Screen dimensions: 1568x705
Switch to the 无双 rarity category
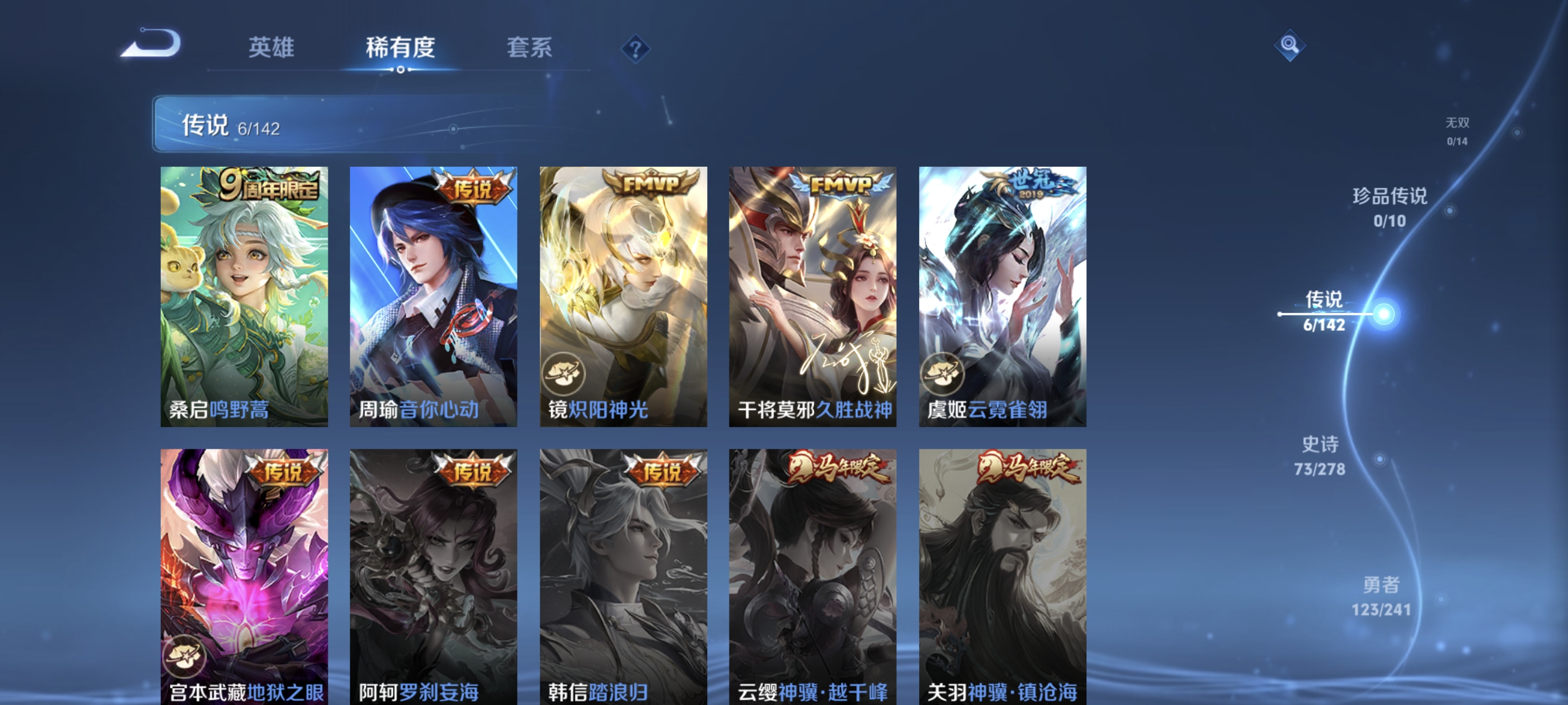click(x=1458, y=131)
